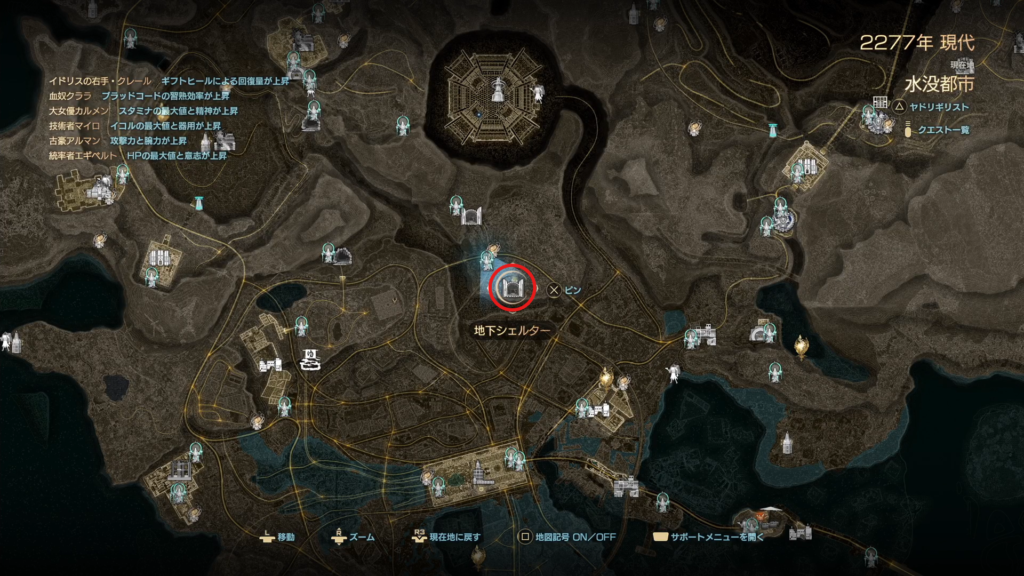Image resolution: width=1024 pixels, height=576 pixels.
Task: Click the 現在地 current-location marker
Action: coord(311,358)
